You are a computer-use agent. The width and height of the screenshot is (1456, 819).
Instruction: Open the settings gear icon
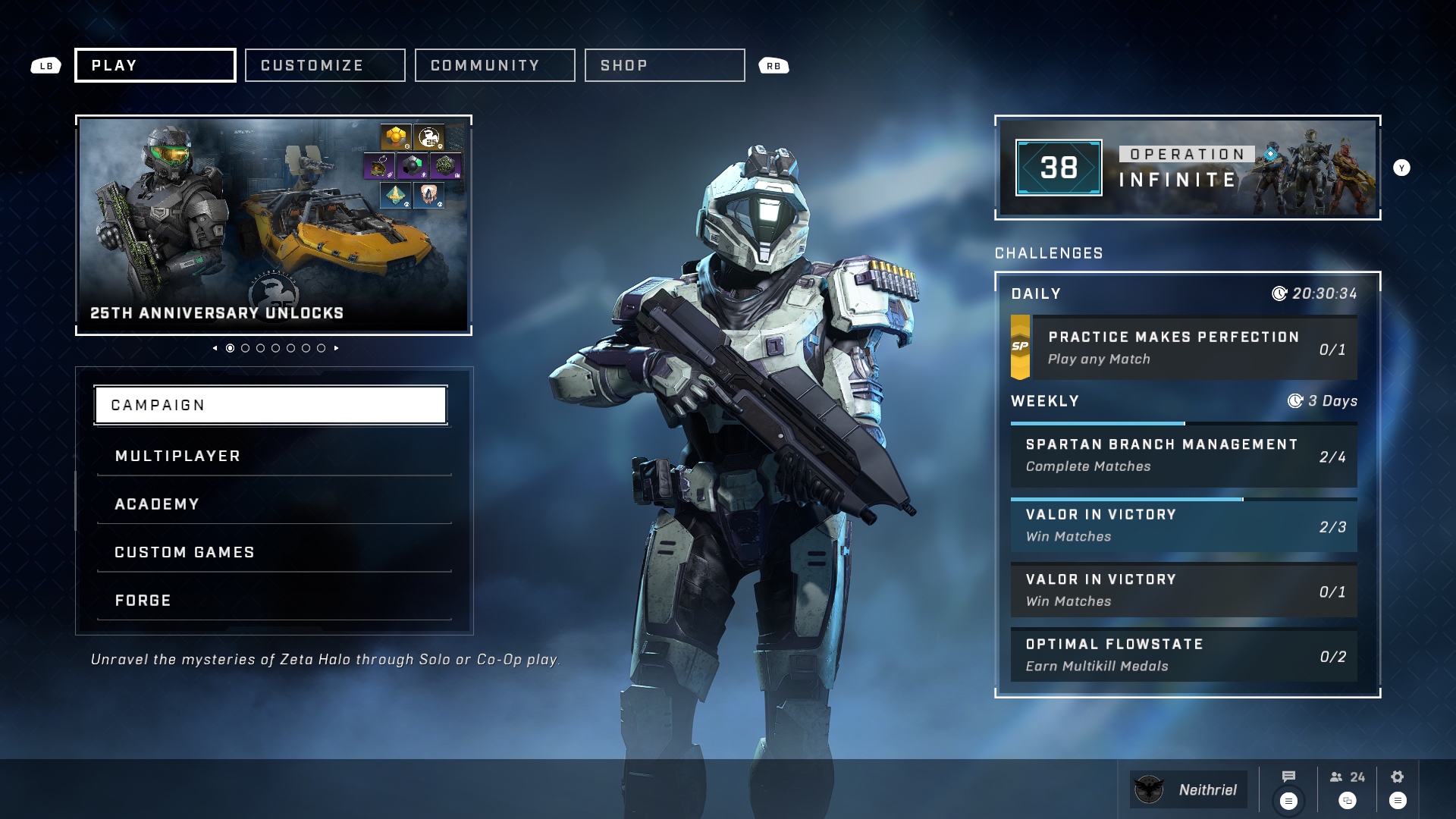[x=1398, y=777]
